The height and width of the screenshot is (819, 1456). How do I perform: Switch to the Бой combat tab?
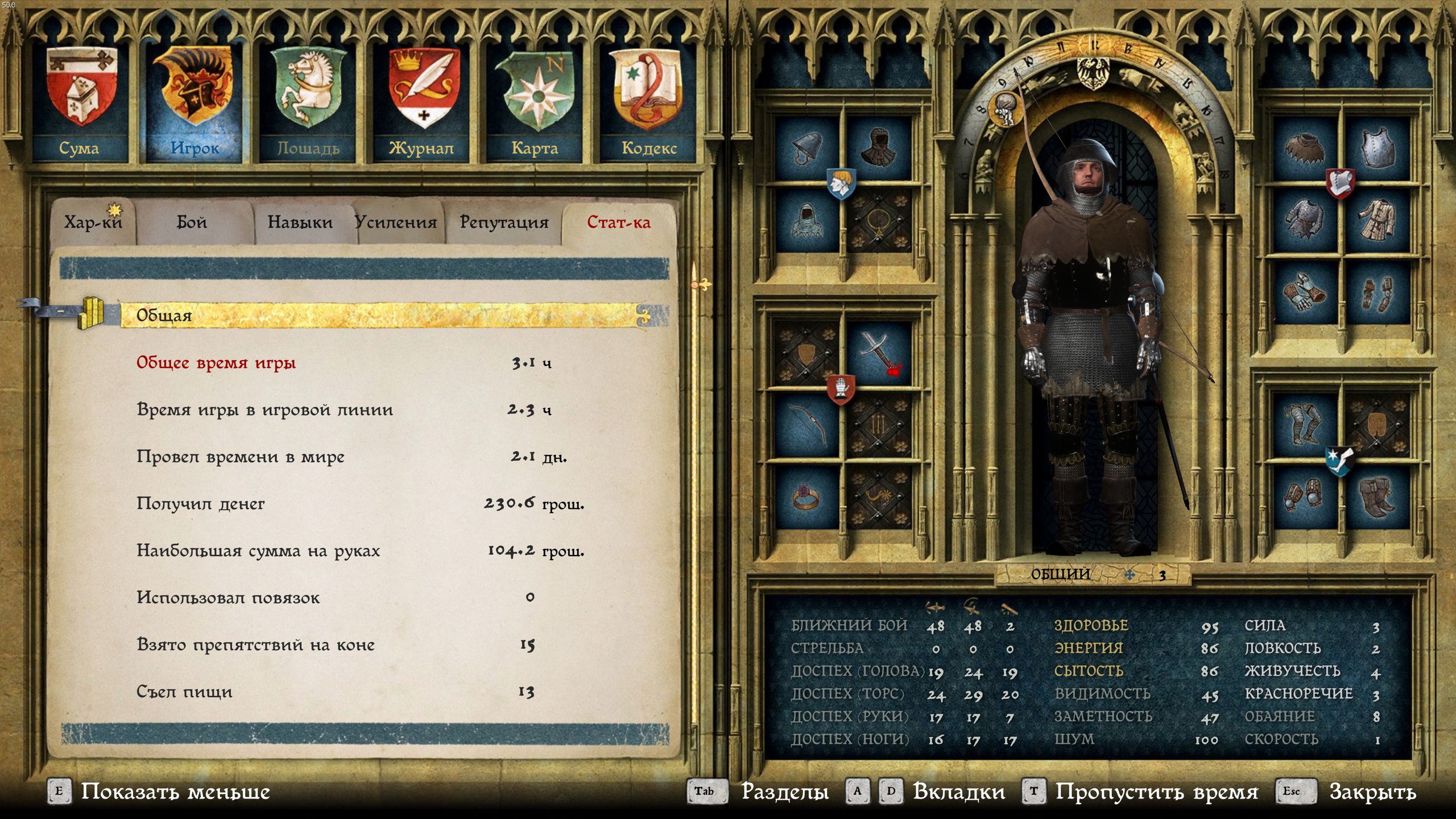(x=192, y=222)
